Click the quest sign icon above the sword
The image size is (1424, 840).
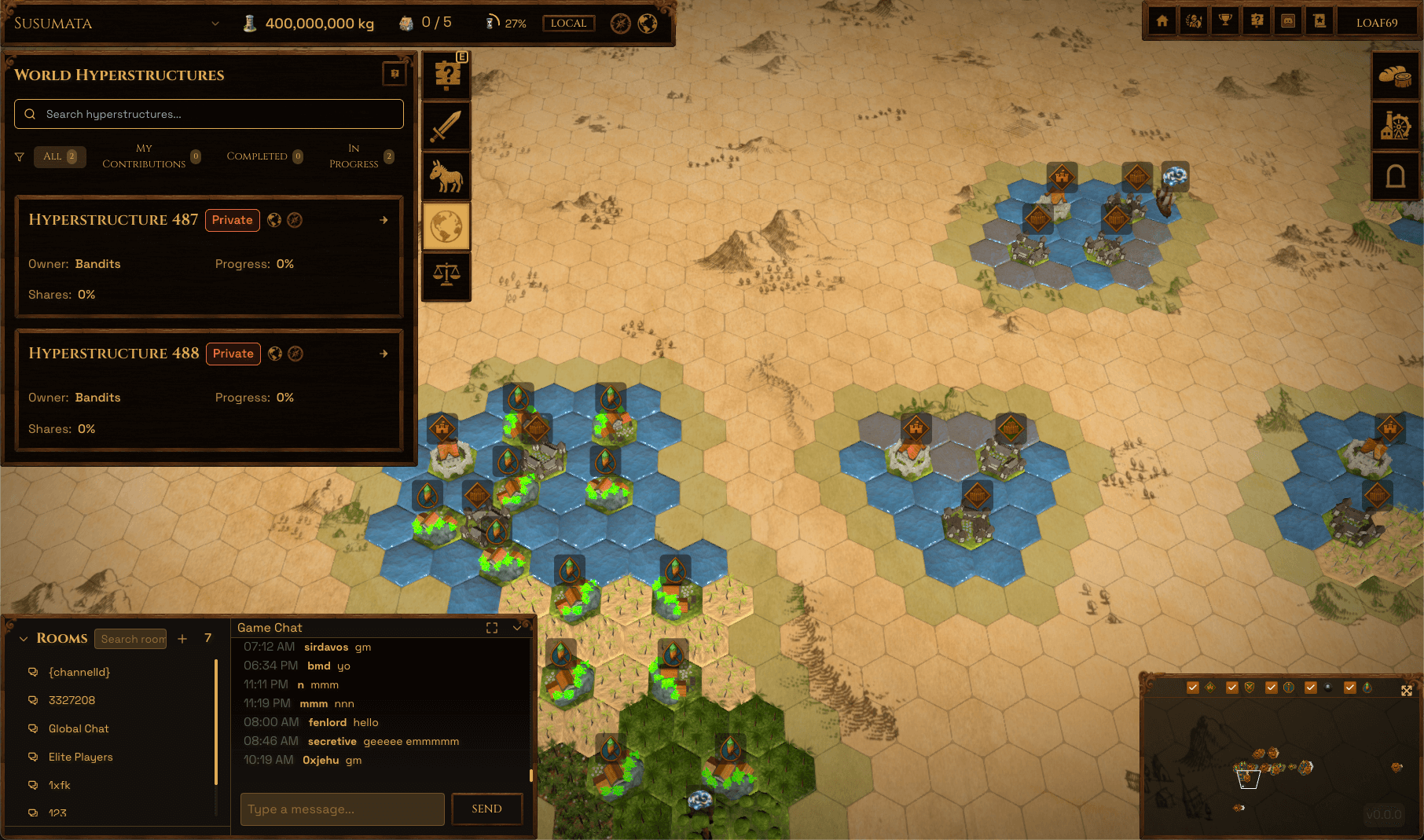tap(446, 75)
